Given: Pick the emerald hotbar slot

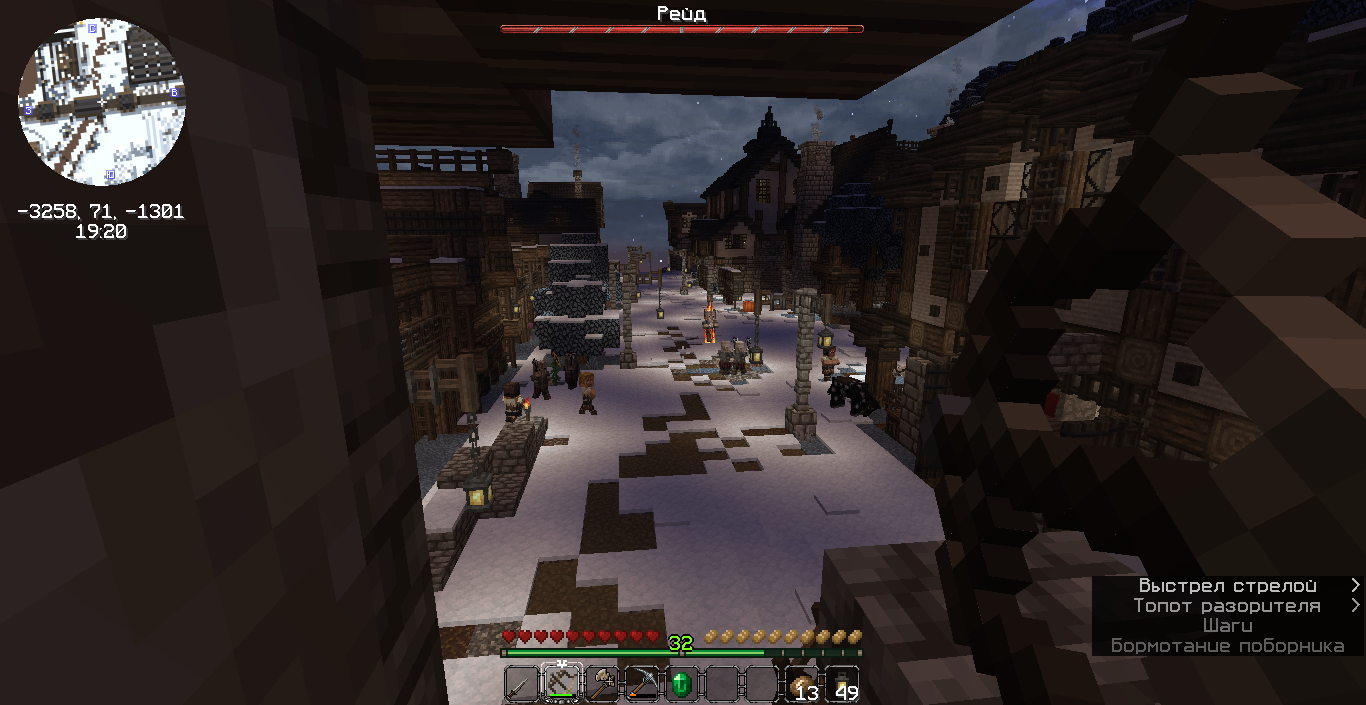Looking at the screenshot, I should pos(681,684).
